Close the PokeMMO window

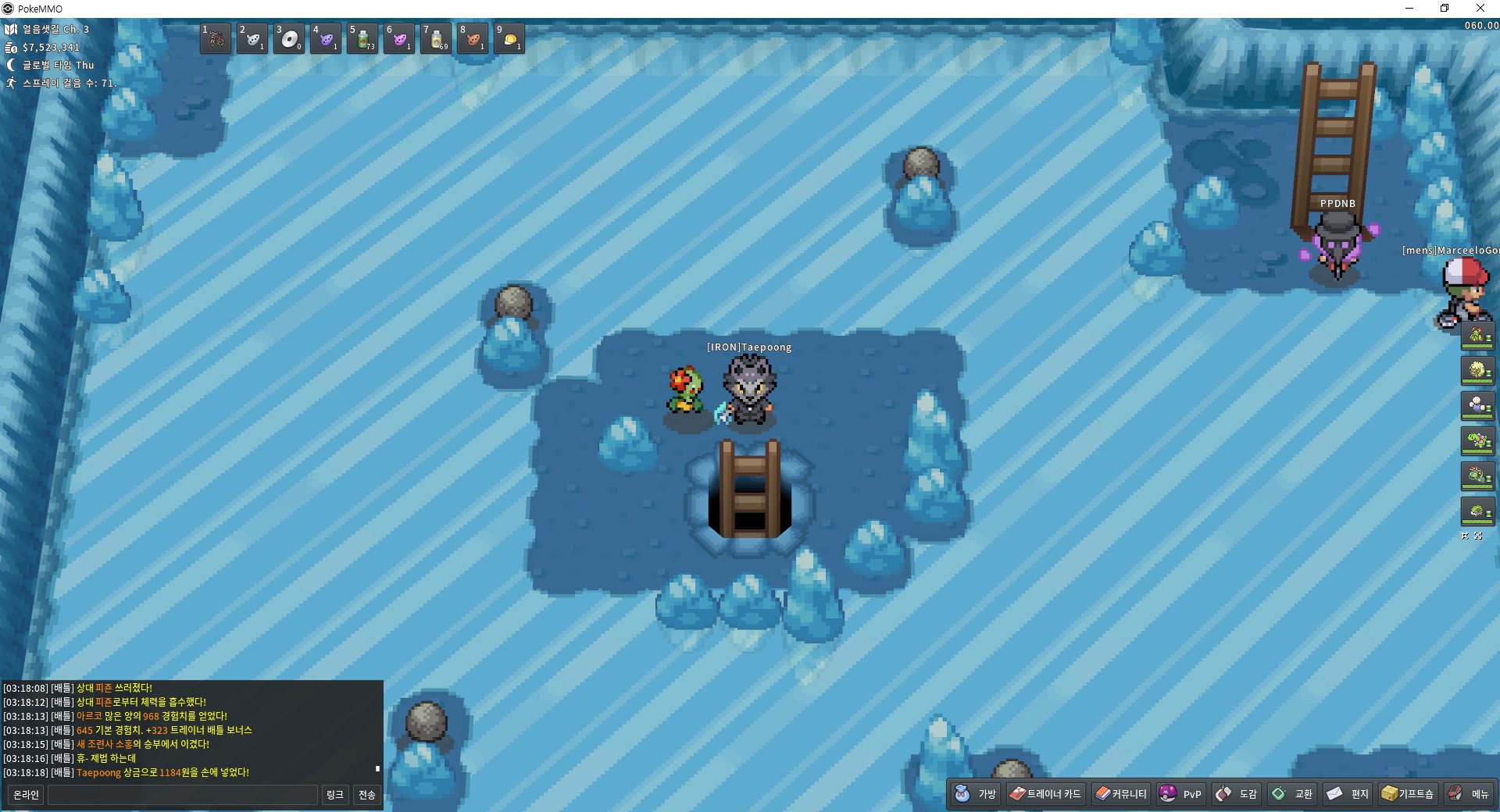pyautogui.click(x=1480, y=9)
